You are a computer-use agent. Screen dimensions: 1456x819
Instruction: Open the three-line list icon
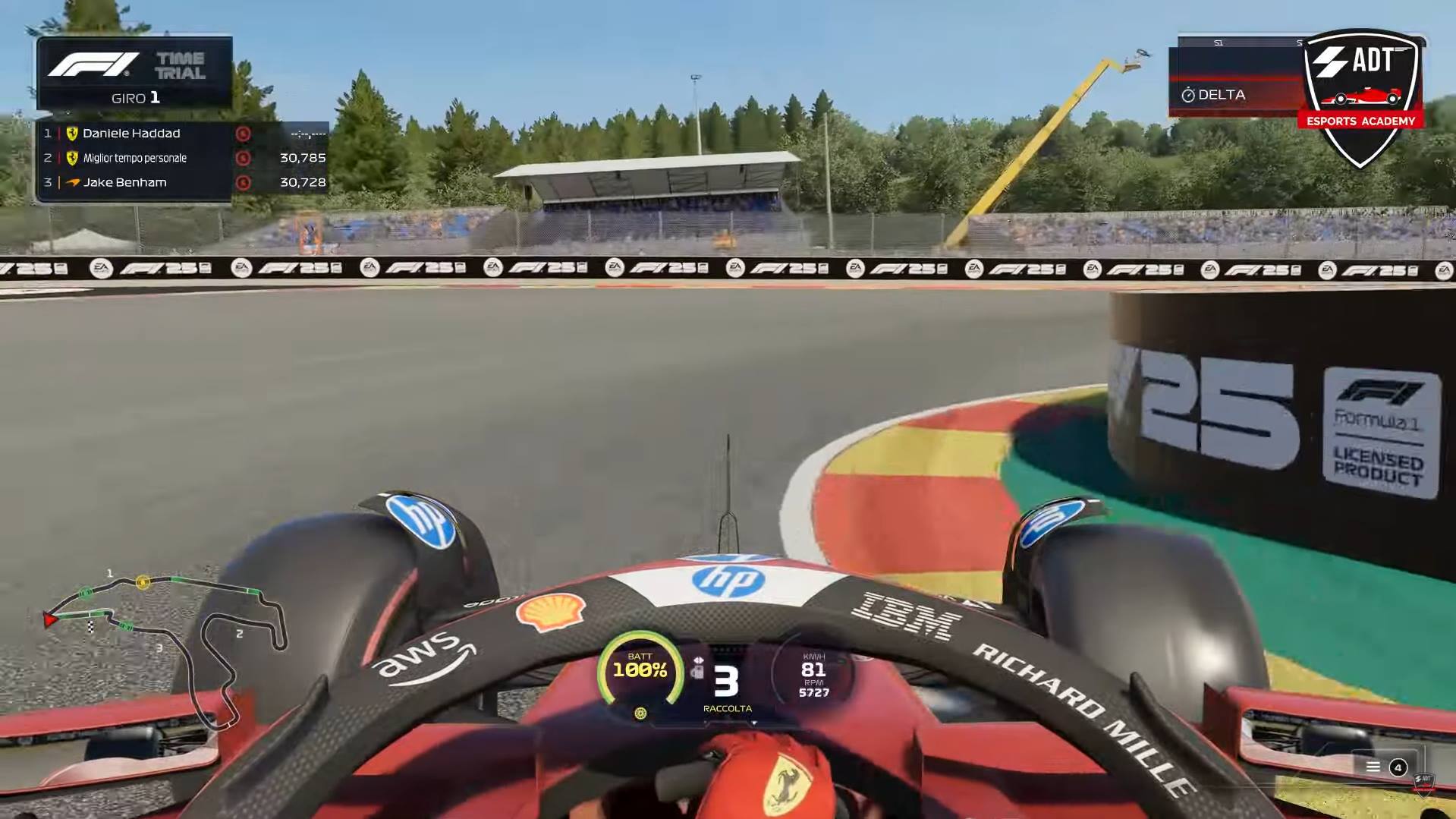1373,767
